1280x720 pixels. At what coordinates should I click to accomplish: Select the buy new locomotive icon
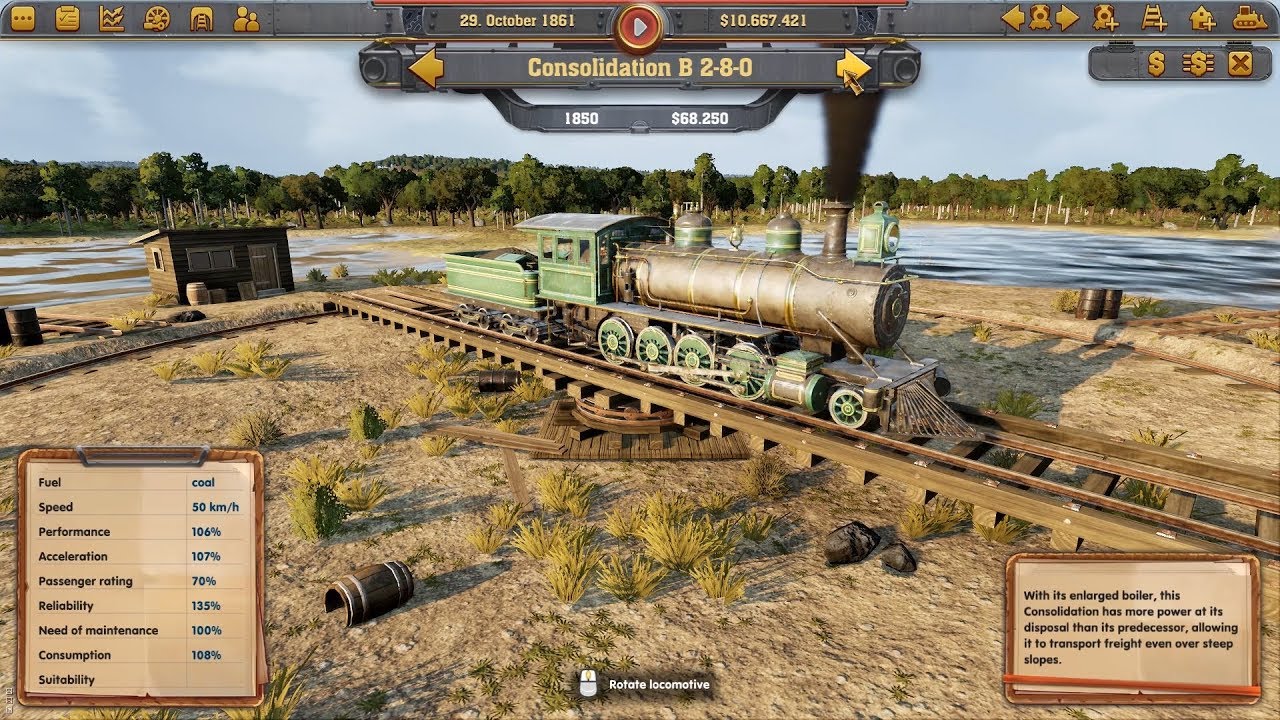click(1104, 17)
